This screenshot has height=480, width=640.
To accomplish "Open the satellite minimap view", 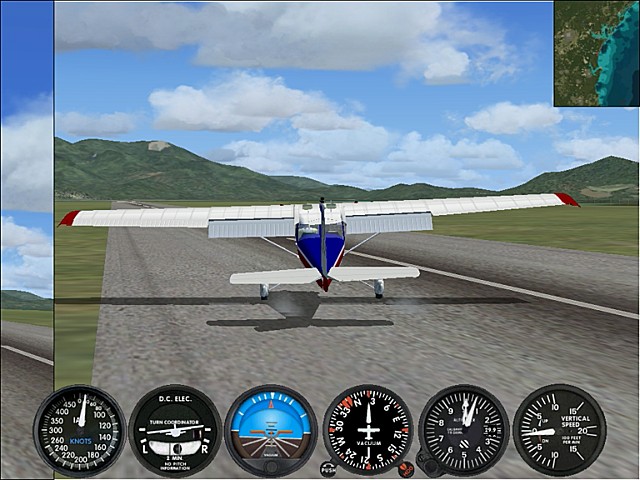I will (x=596, y=53).
